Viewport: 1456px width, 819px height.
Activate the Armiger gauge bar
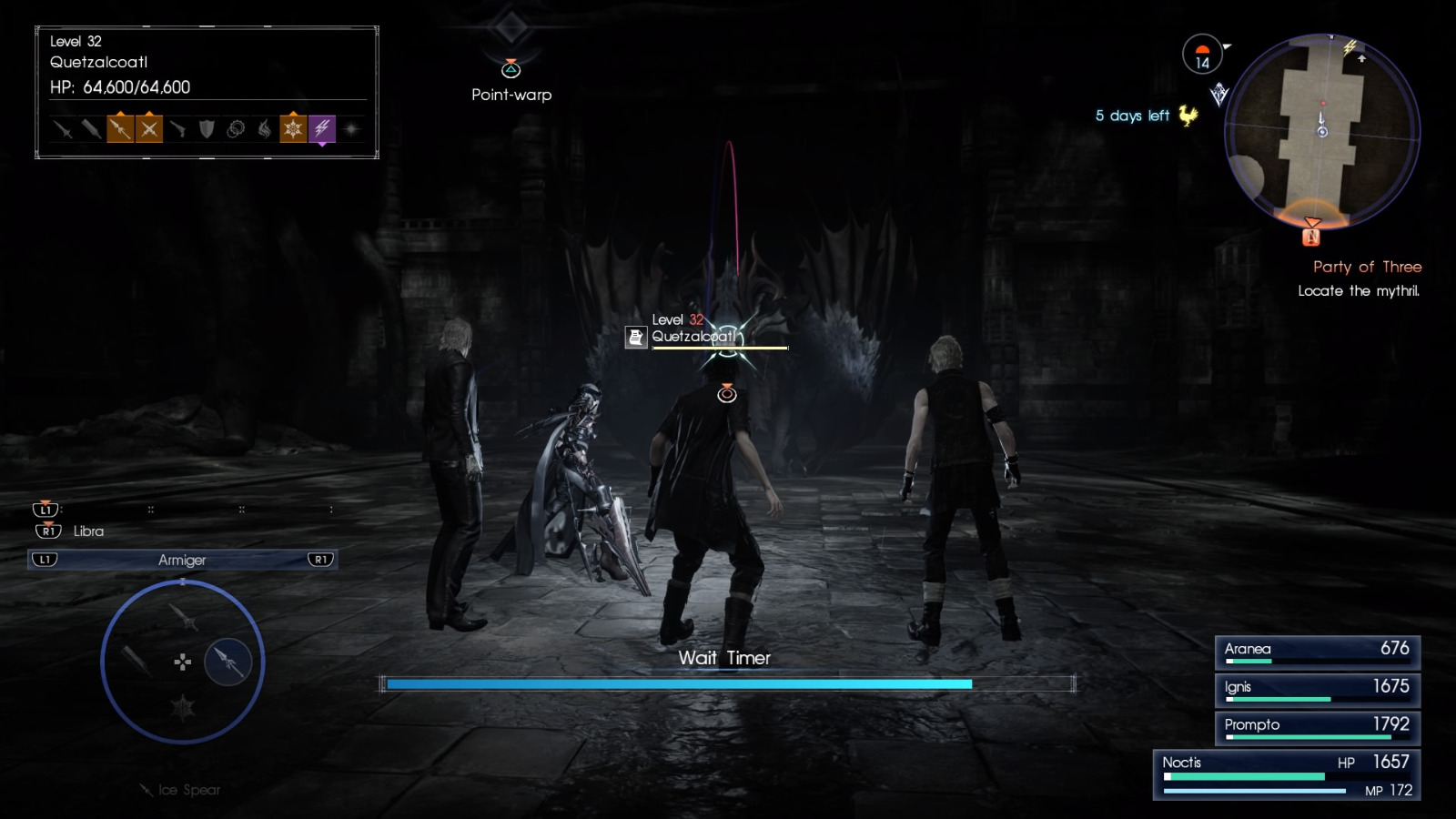click(182, 560)
